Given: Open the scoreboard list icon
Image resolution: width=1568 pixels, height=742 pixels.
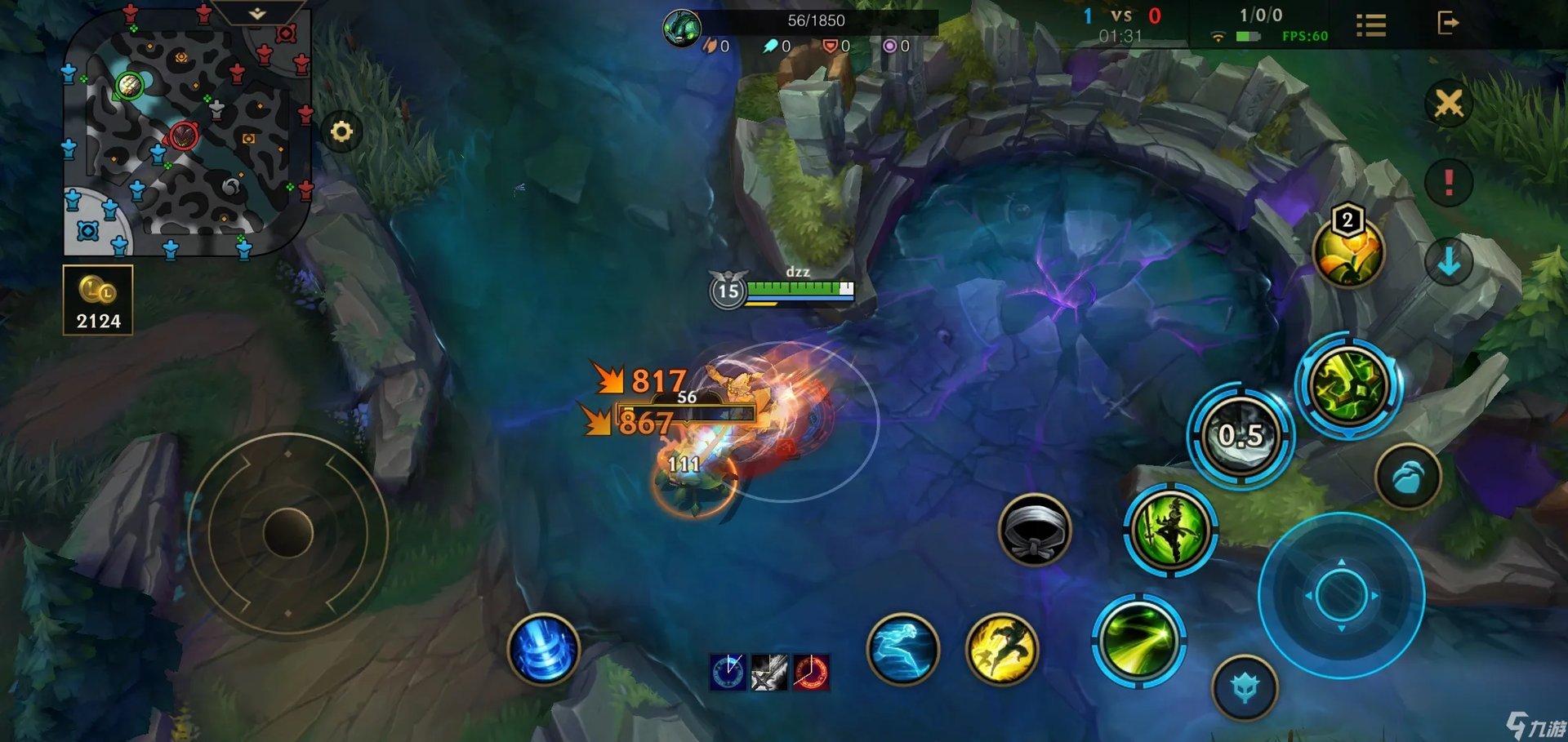Looking at the screenshot, I should tap(1371, 25).
